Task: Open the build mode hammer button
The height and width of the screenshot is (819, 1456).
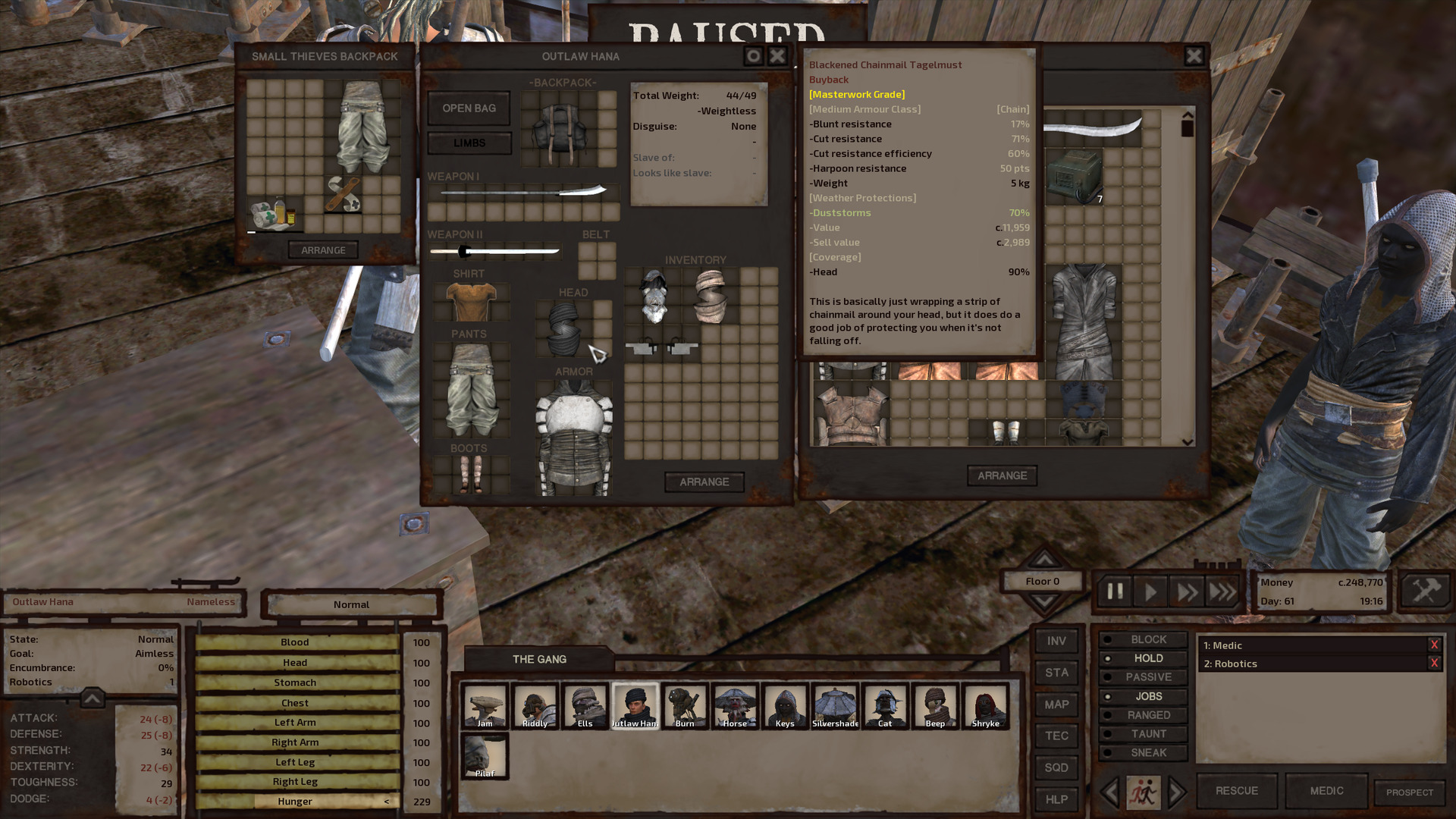Action: 1425,591
